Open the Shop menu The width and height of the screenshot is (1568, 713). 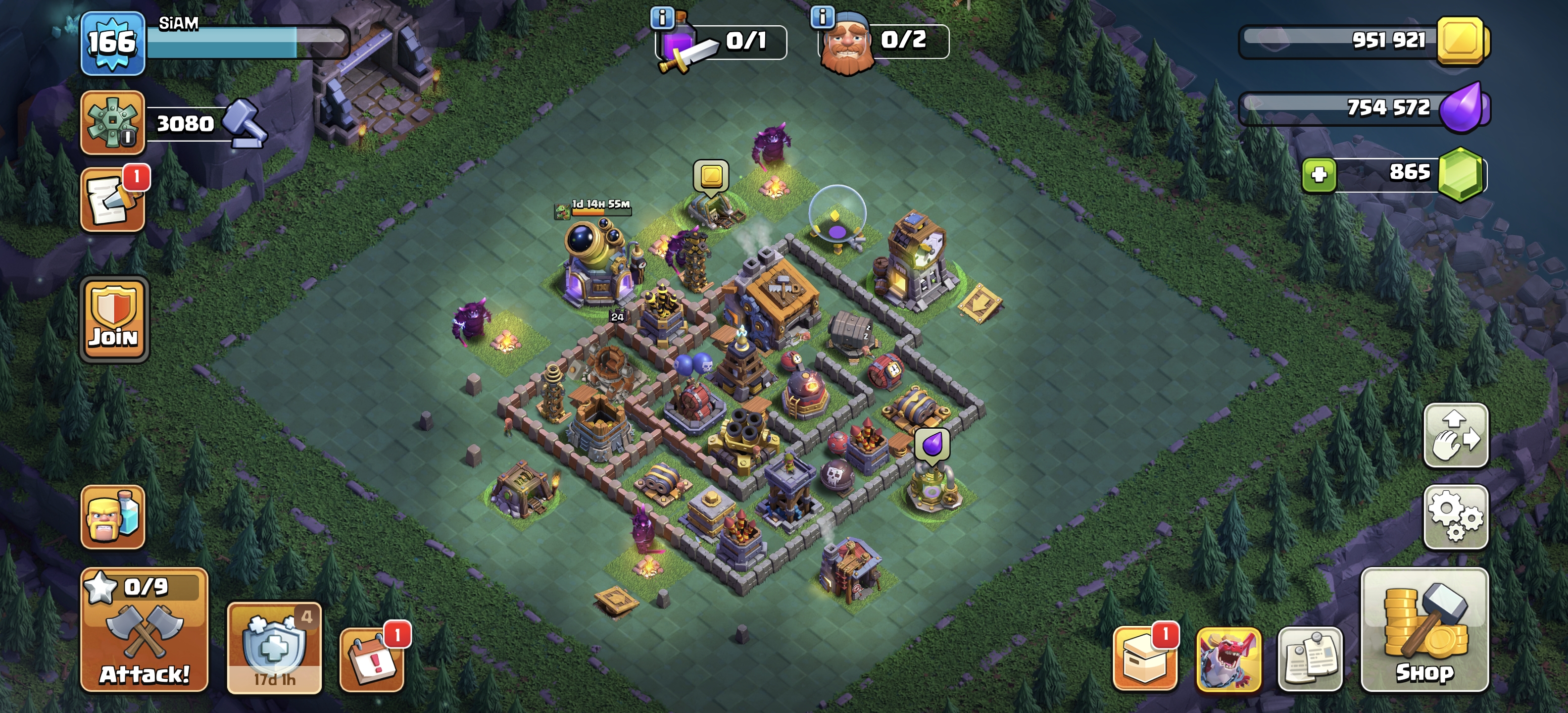[x=1424, y=630]
